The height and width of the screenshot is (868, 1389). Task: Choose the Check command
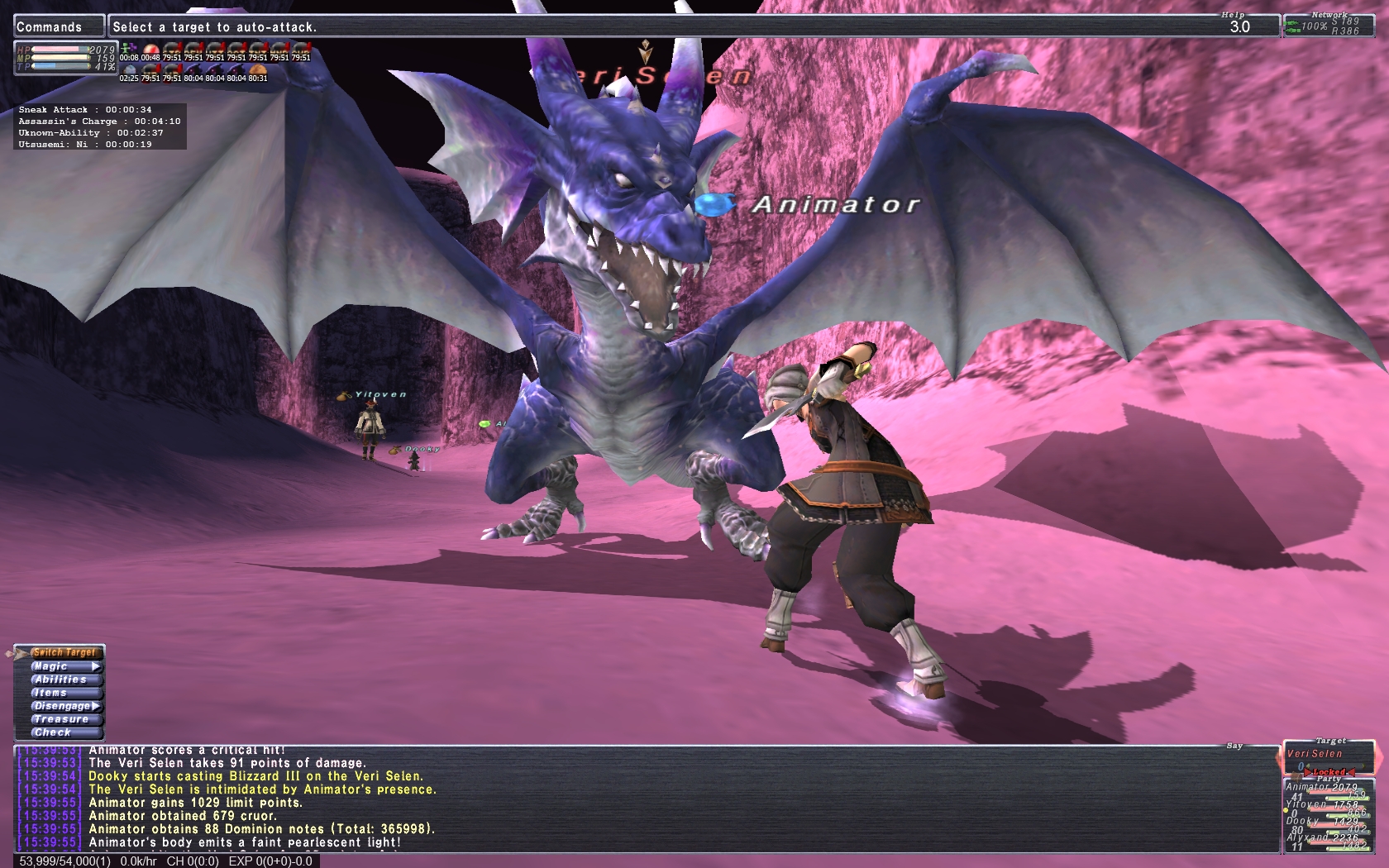53,732
